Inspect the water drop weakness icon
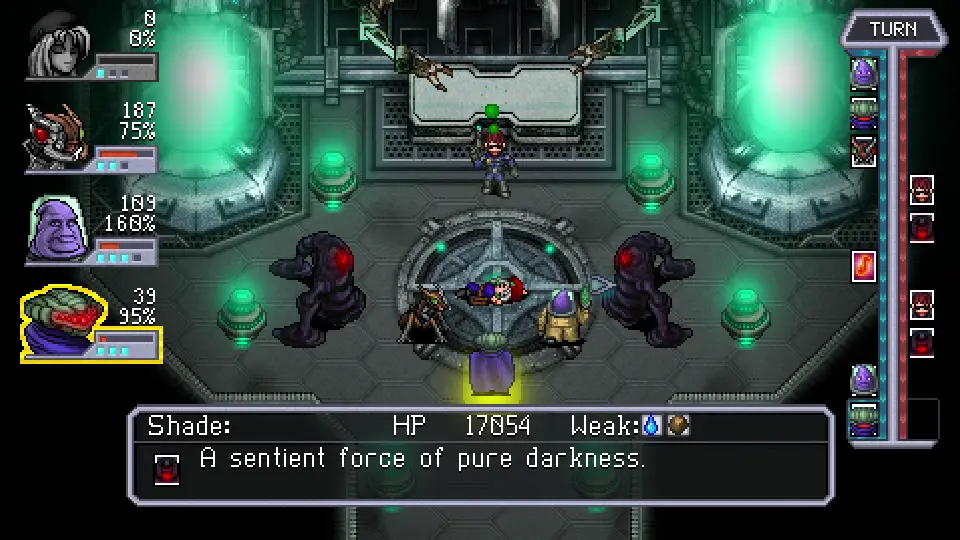Viewport: 960px width, 540px height. 652,426
